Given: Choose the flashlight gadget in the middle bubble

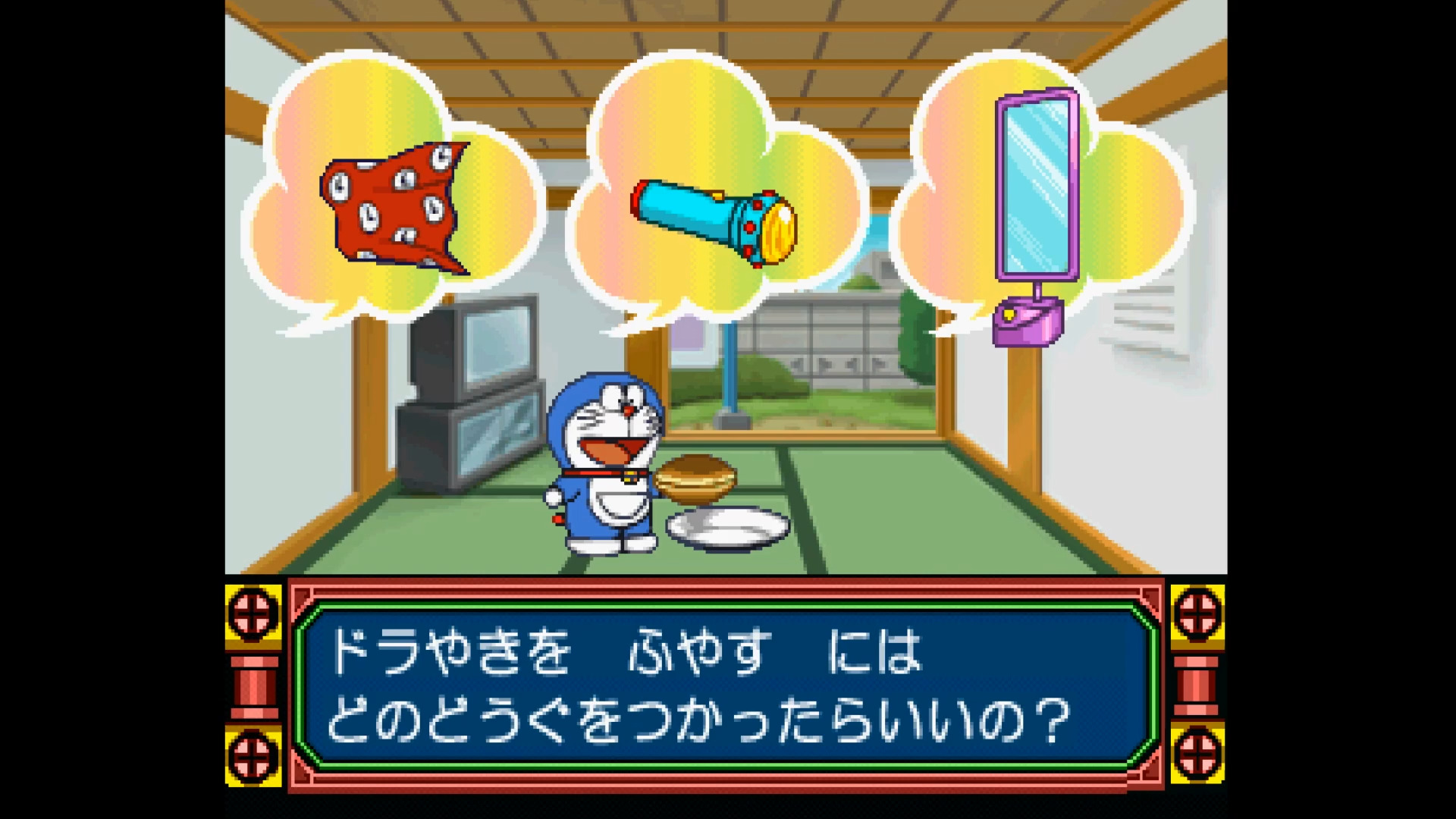Looking at the screenshot, I should pos(713,220).
